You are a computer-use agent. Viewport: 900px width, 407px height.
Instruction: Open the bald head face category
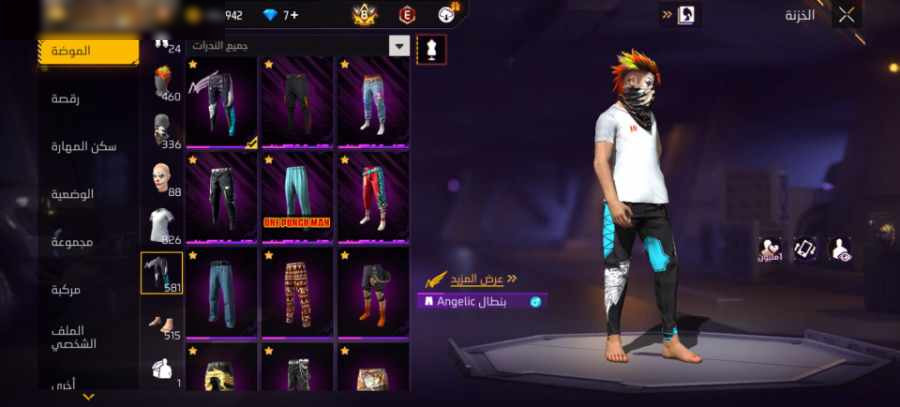coord(161,178)
